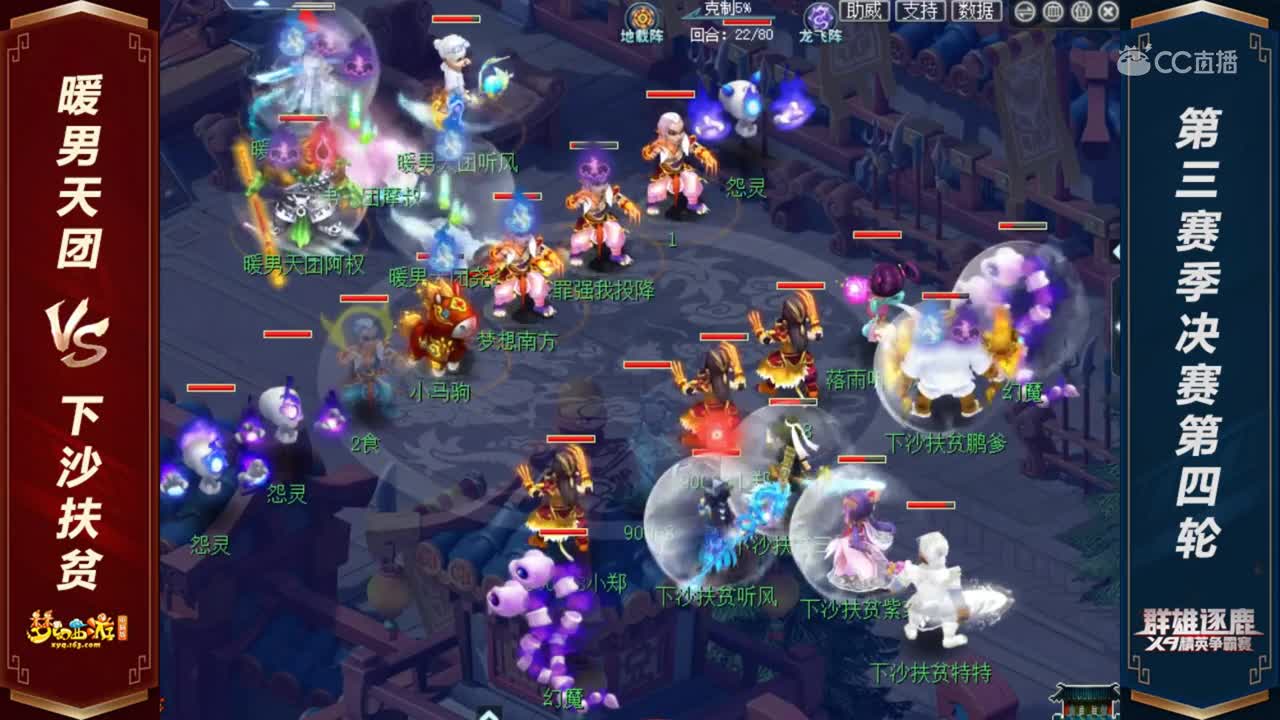The height and width of the screenshot is (720, 1280).
Task: Click the red 克制 progress bar
Action: (x=745, y=20)
